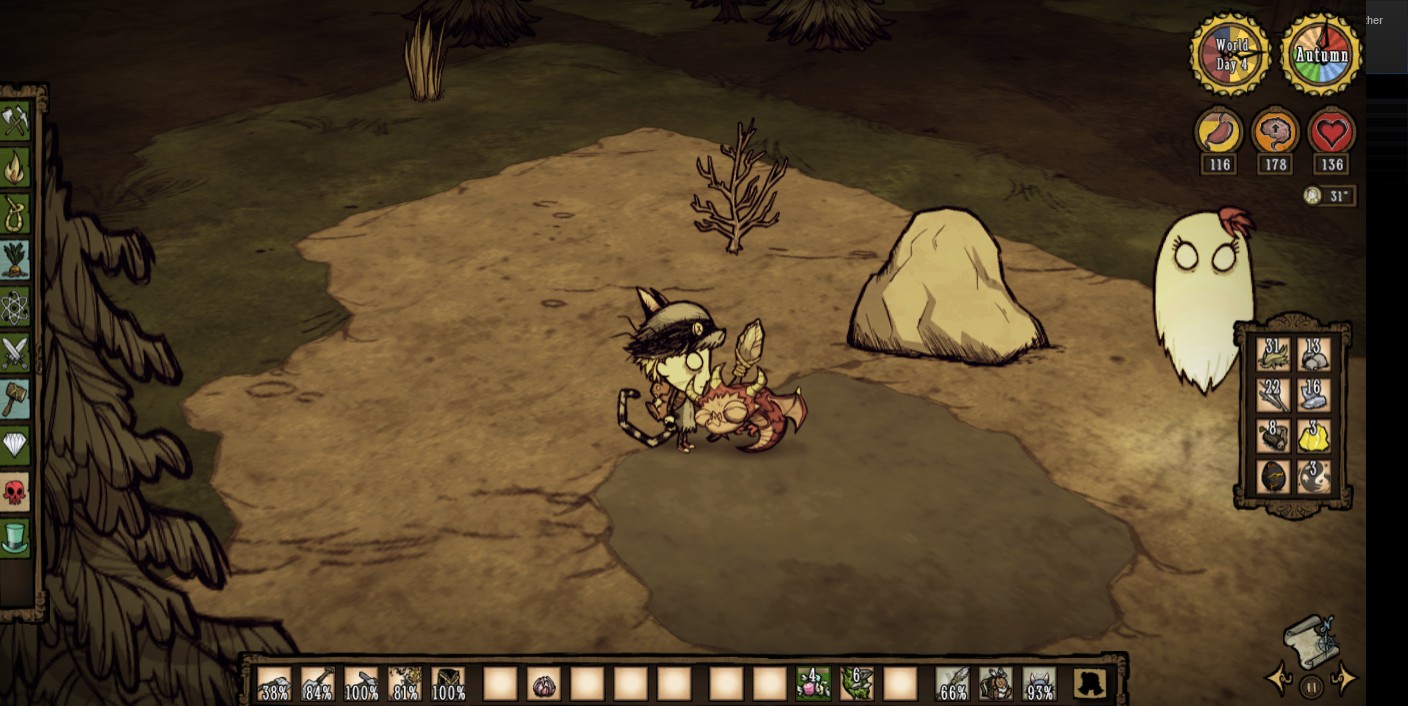Image resolution: width=1408 pixels, height=706 pixels.
Task: Open the Fight (crossed swords) crafting tab
Action: coord(15,353)
